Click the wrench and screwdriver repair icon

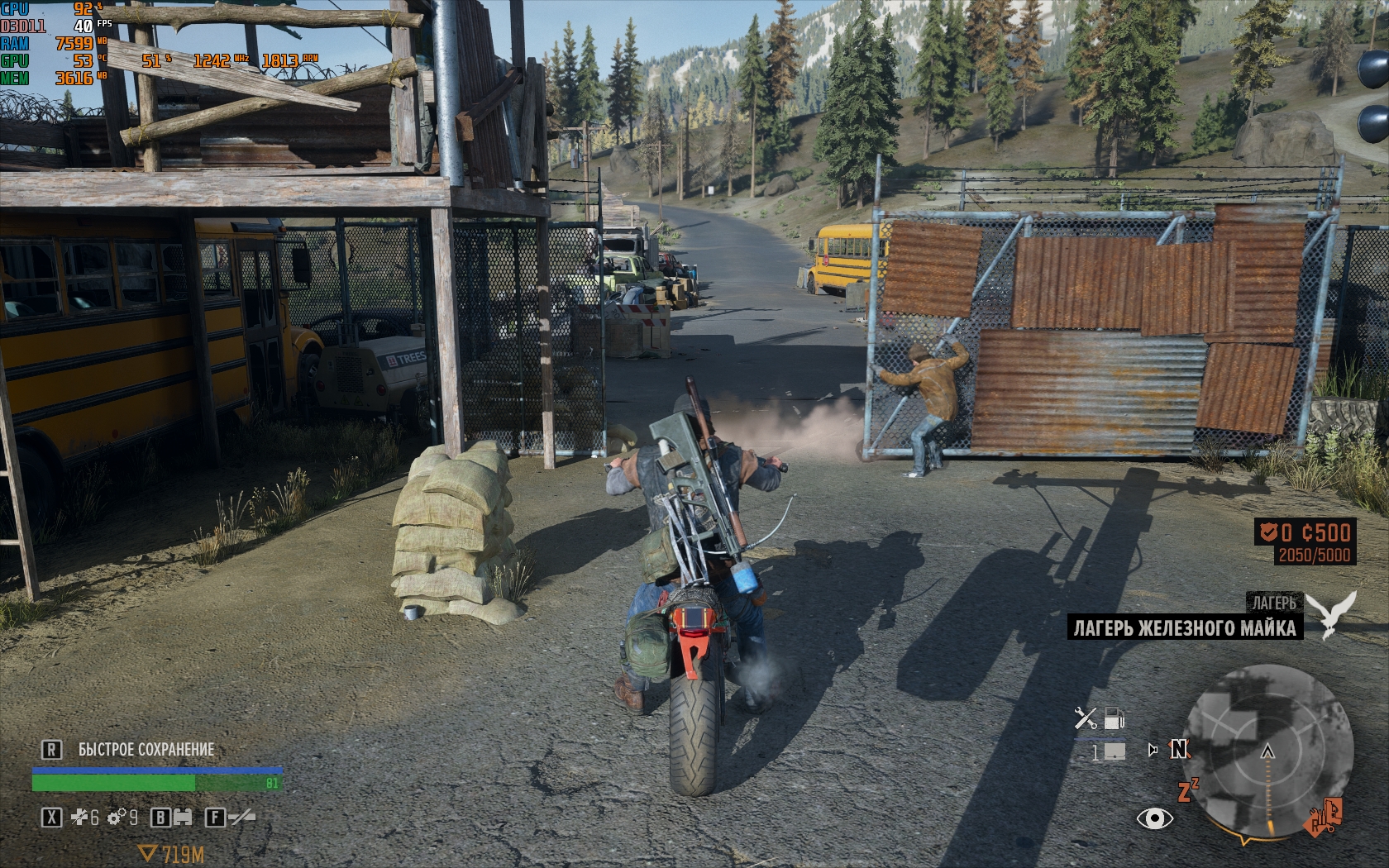tap(1086, 718)
